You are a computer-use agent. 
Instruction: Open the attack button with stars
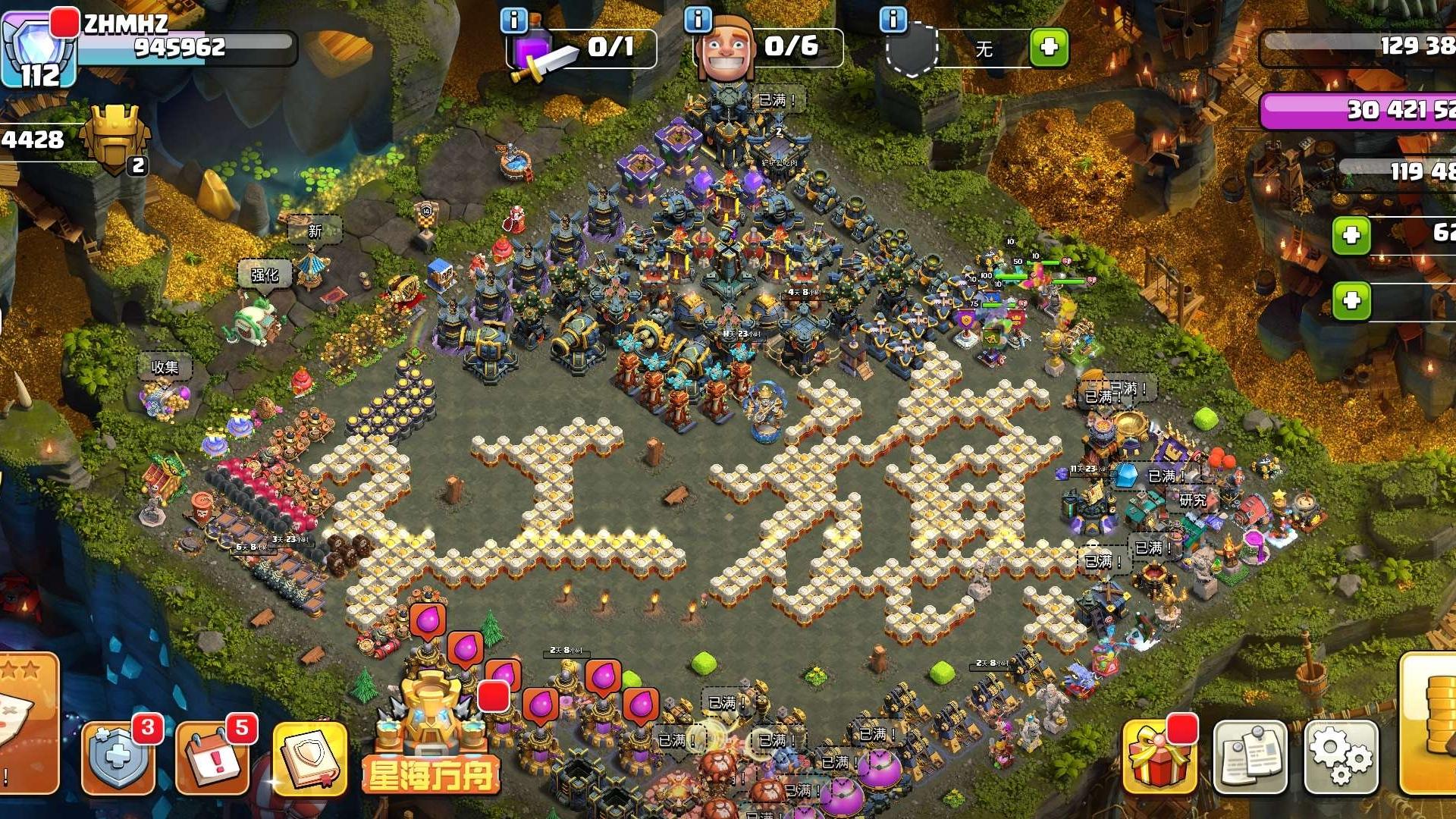click(x=27, y=720)
